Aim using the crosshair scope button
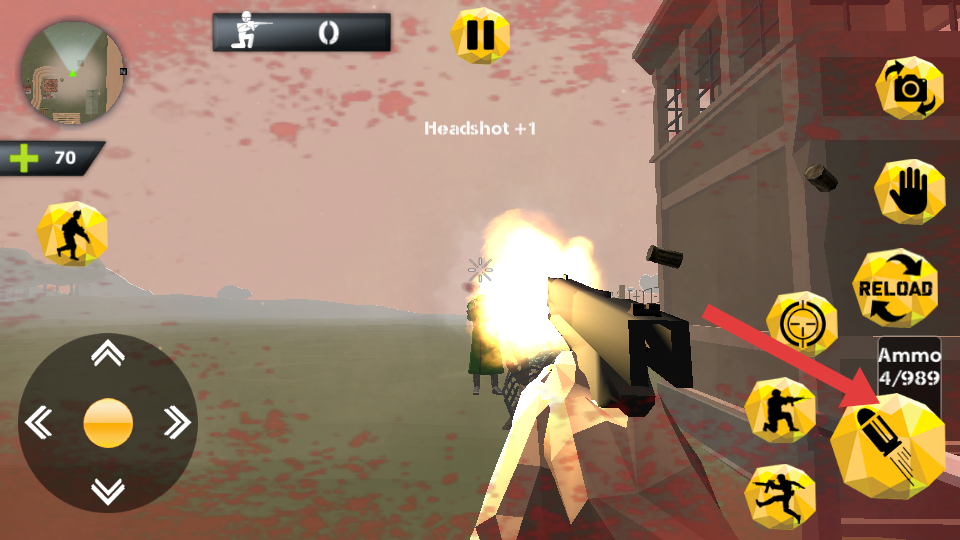This screenshot has height=540, width=960. (801, 323)
